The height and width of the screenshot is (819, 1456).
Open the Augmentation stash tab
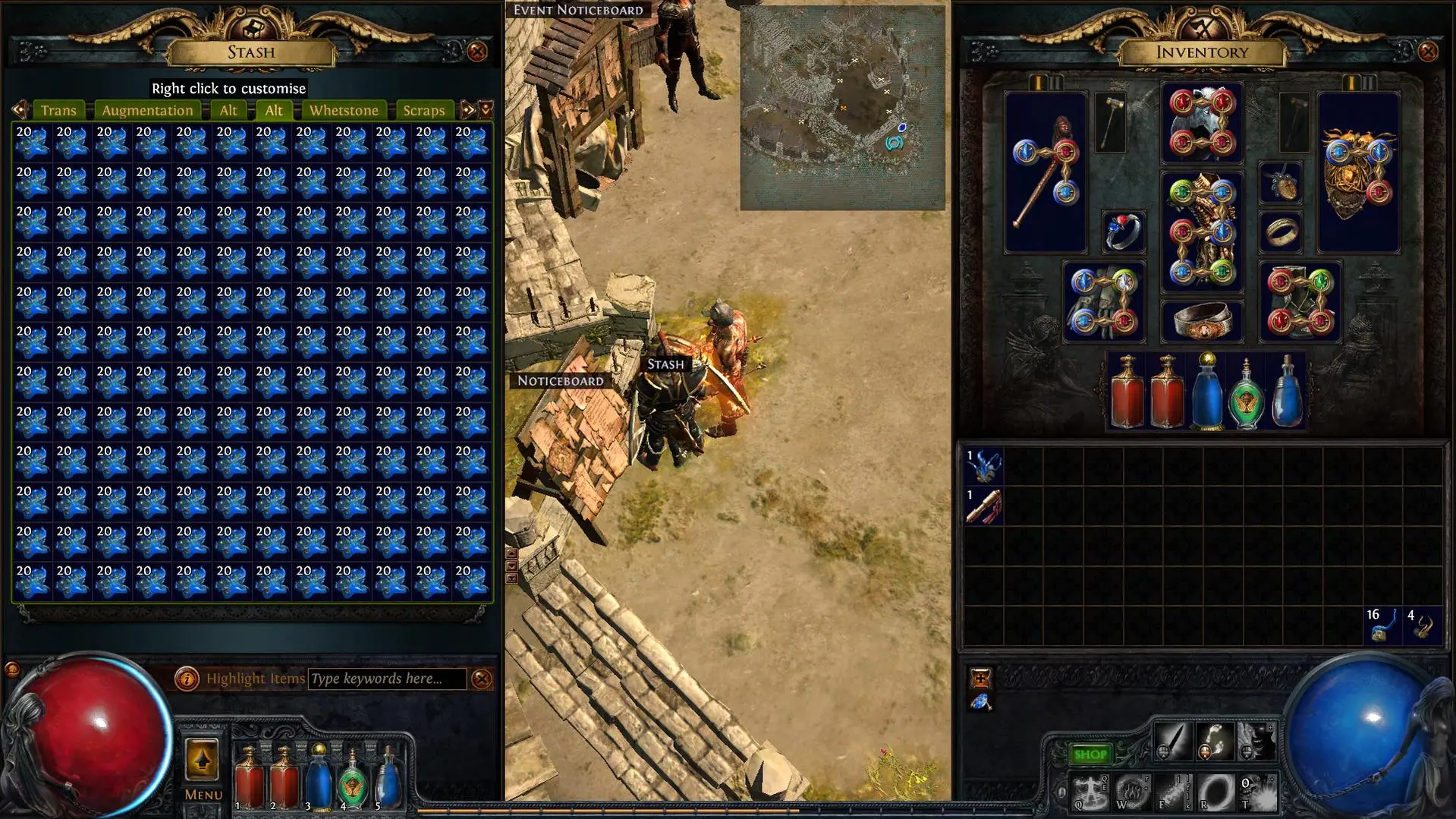coord(147,110)
